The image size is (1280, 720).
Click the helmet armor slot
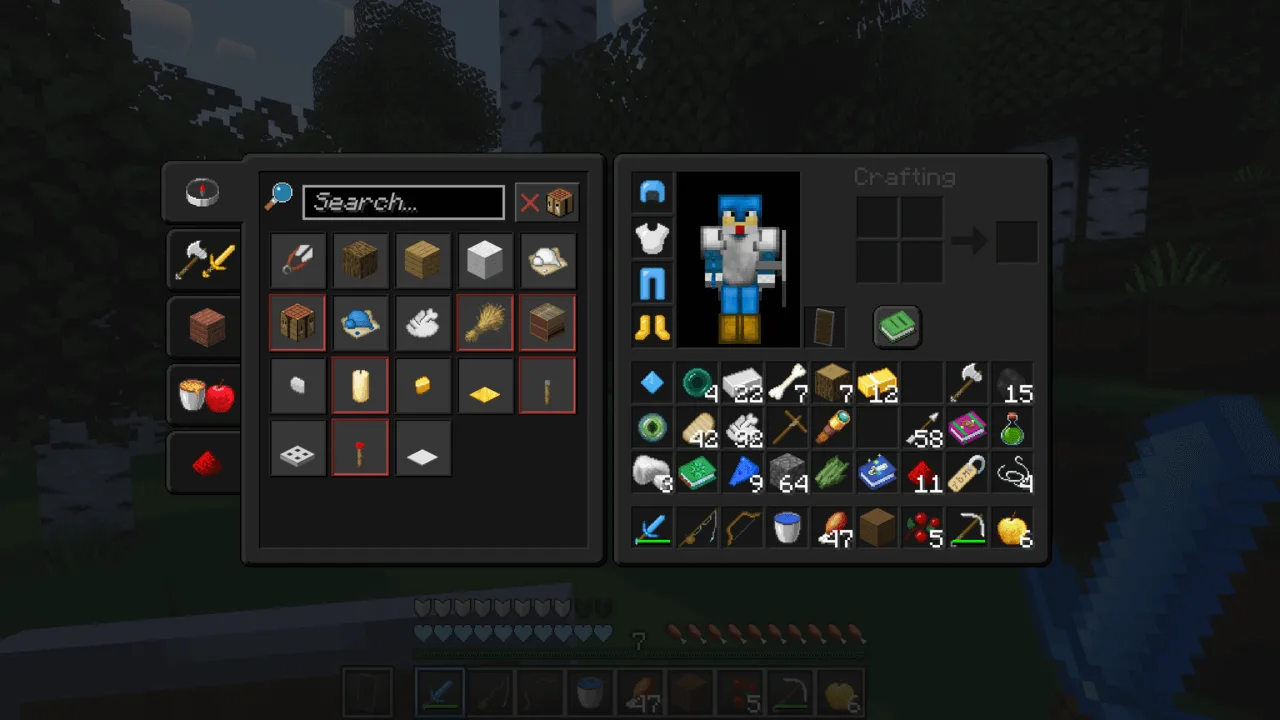(652, 193)
